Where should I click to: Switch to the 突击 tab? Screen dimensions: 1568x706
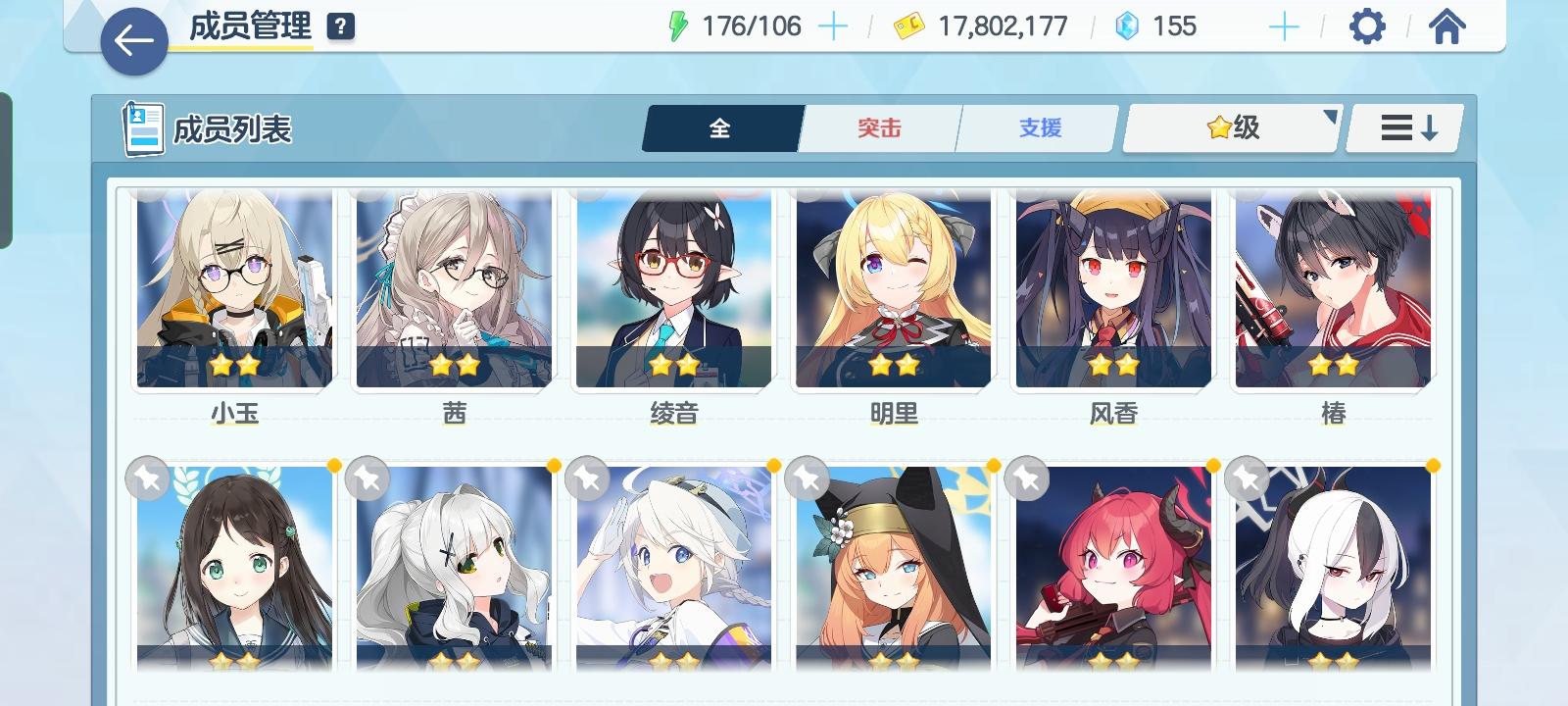pyautogui.click(x=879, y=126)
